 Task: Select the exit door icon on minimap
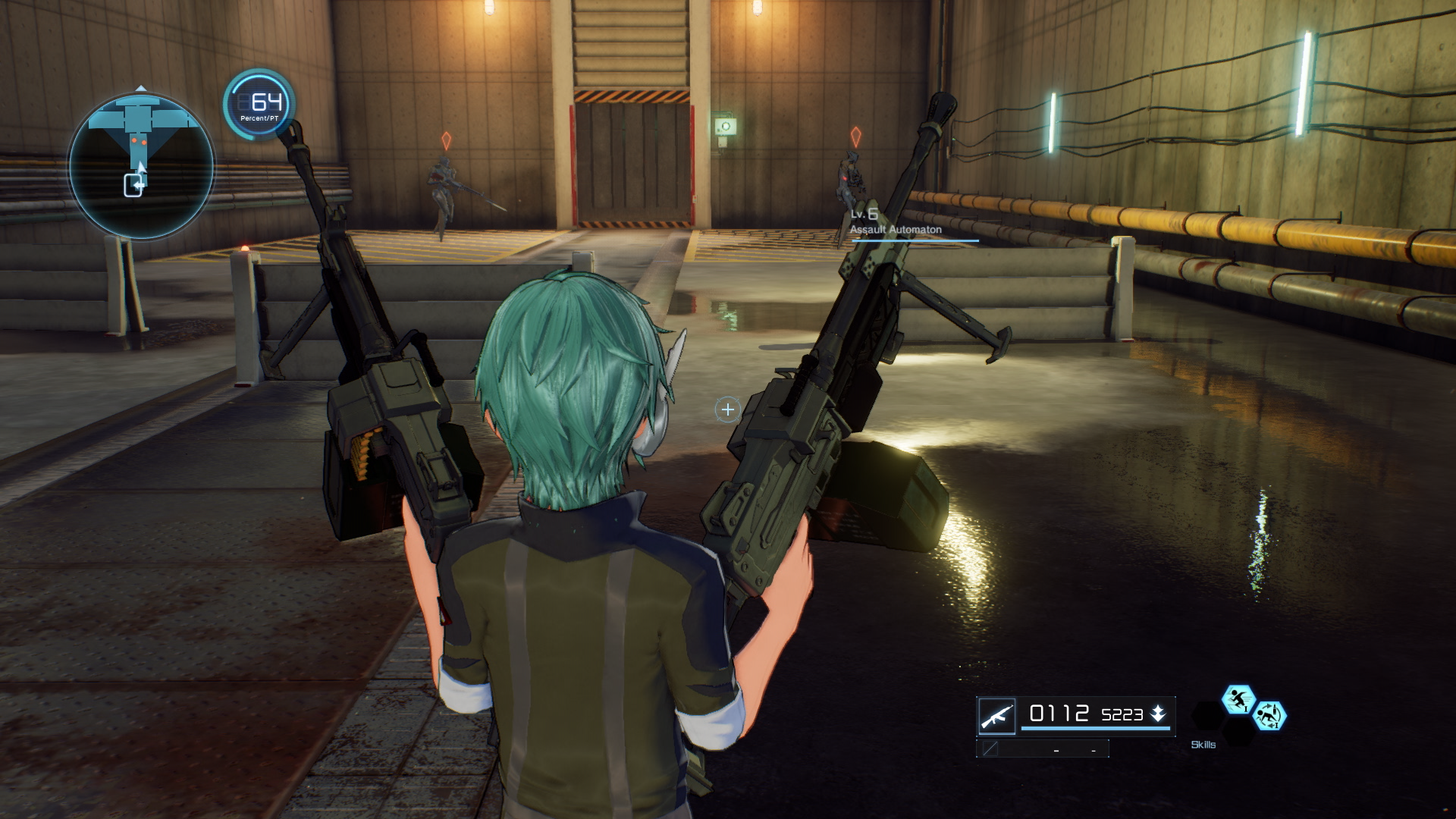pos(133,184)
